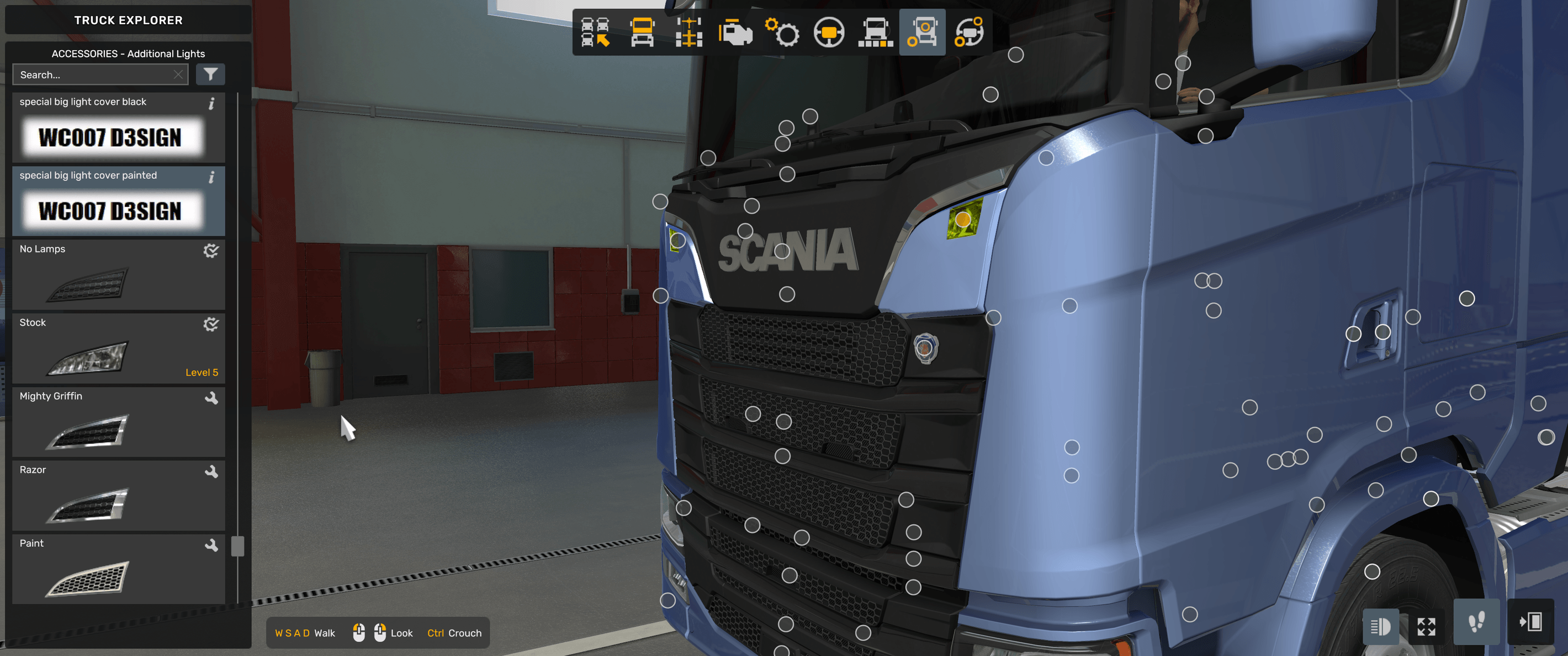Open the search filter funnel icon
Viewport: 1568px width, 656px height.
(210, 74)
